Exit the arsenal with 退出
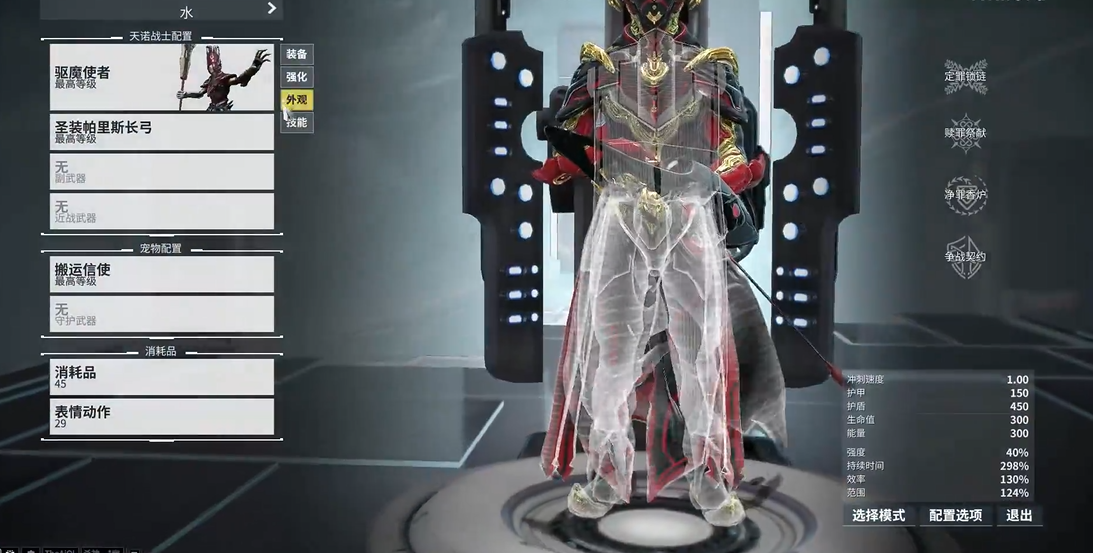The width and height of the screenshot is (1093, 553). click(1019, 516)
